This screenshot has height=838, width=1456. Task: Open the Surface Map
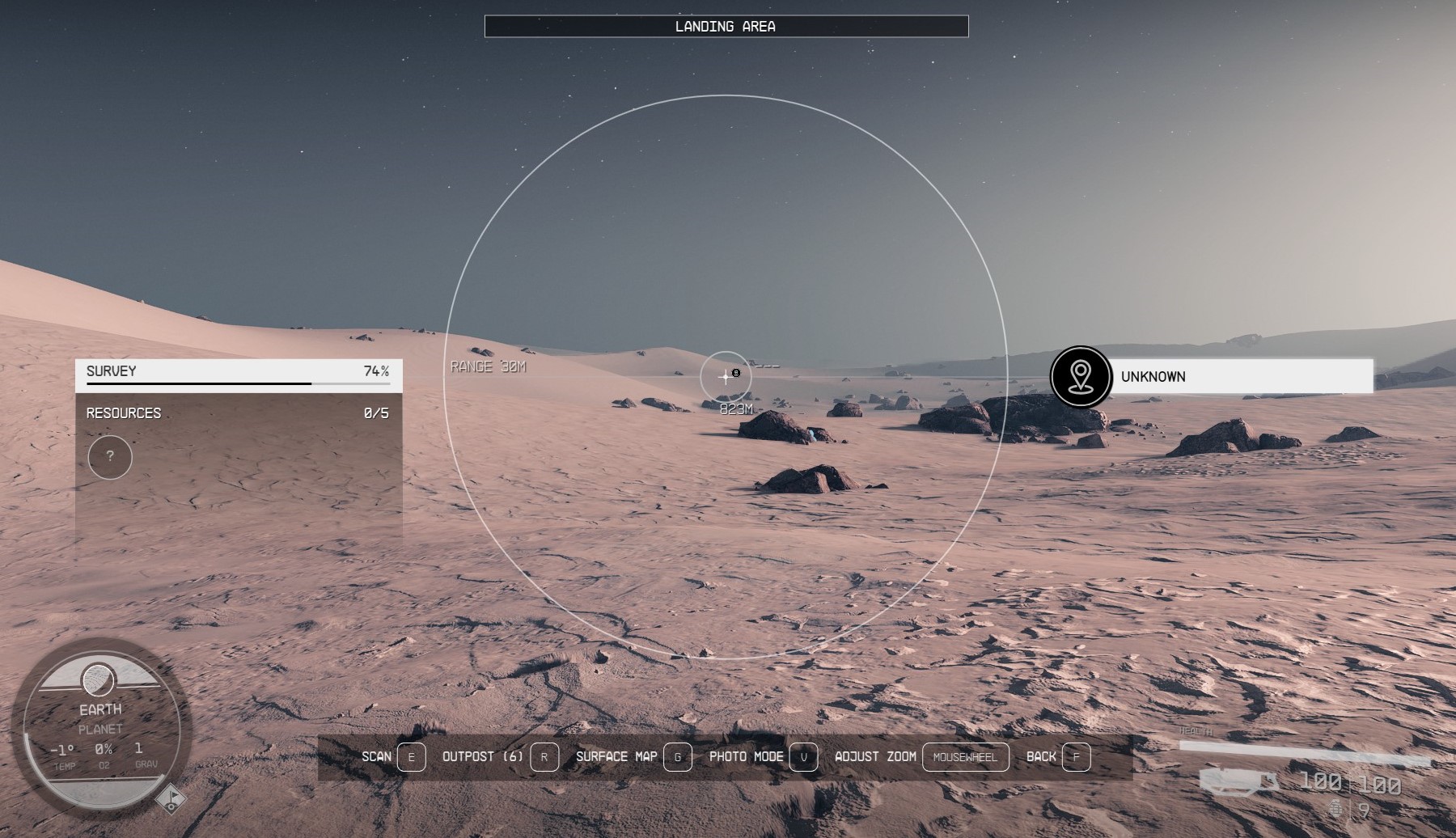pyautogui.click(x=616, y=757)
